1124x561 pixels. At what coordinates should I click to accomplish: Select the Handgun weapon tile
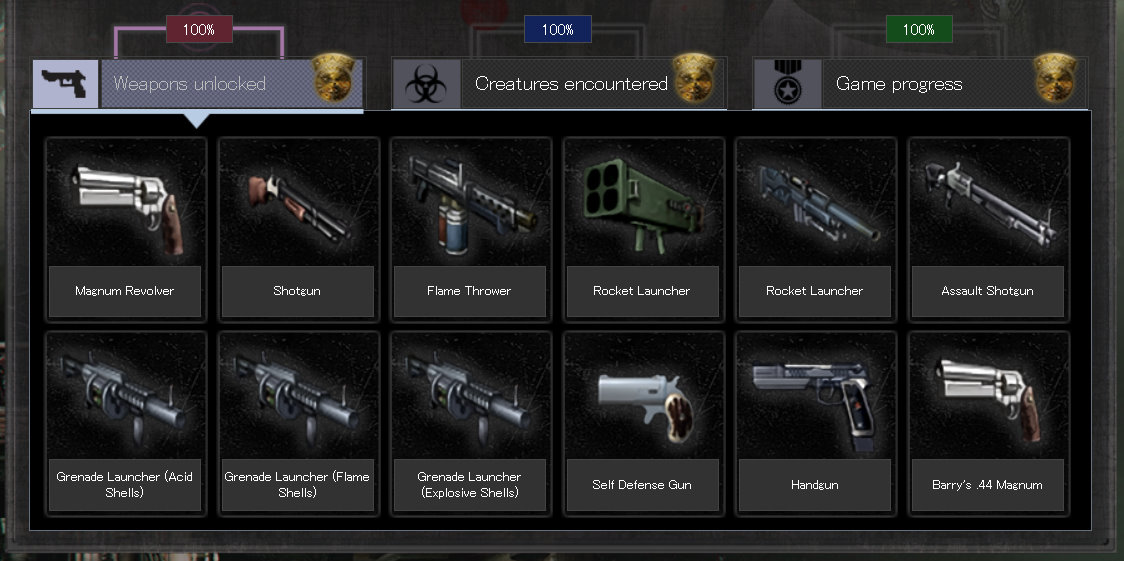[814, 422]
